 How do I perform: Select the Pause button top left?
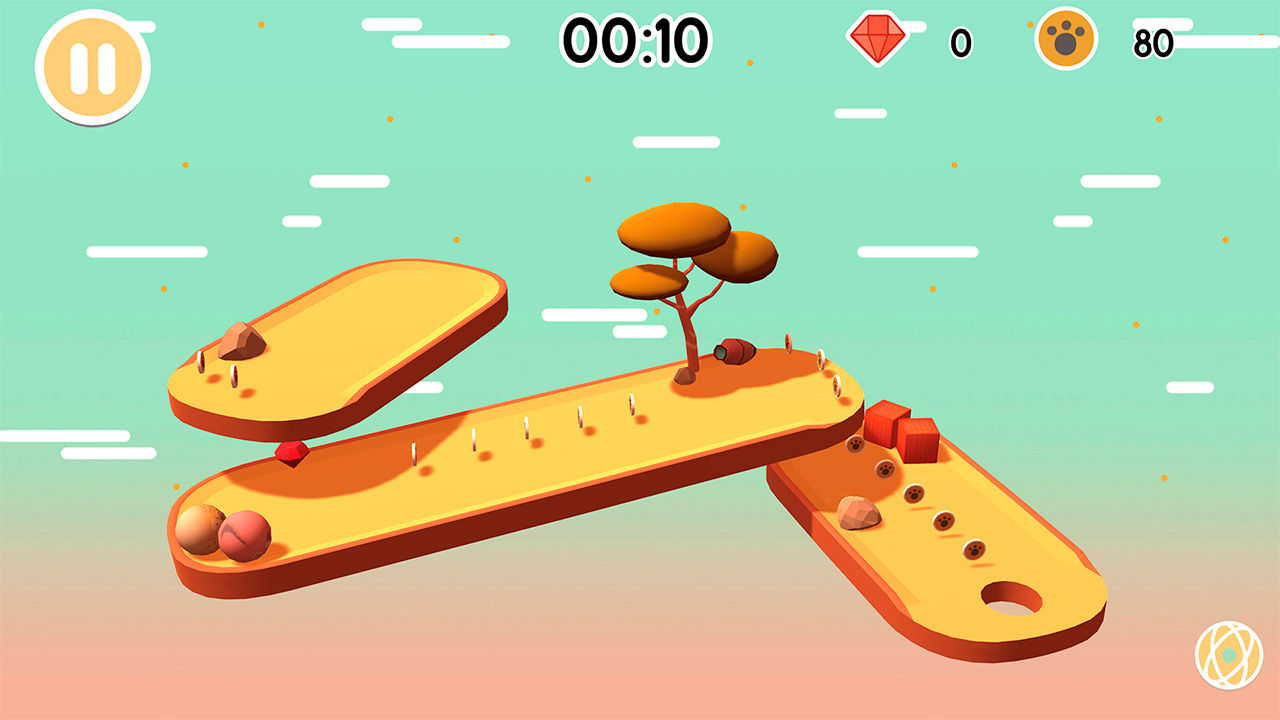93,66
